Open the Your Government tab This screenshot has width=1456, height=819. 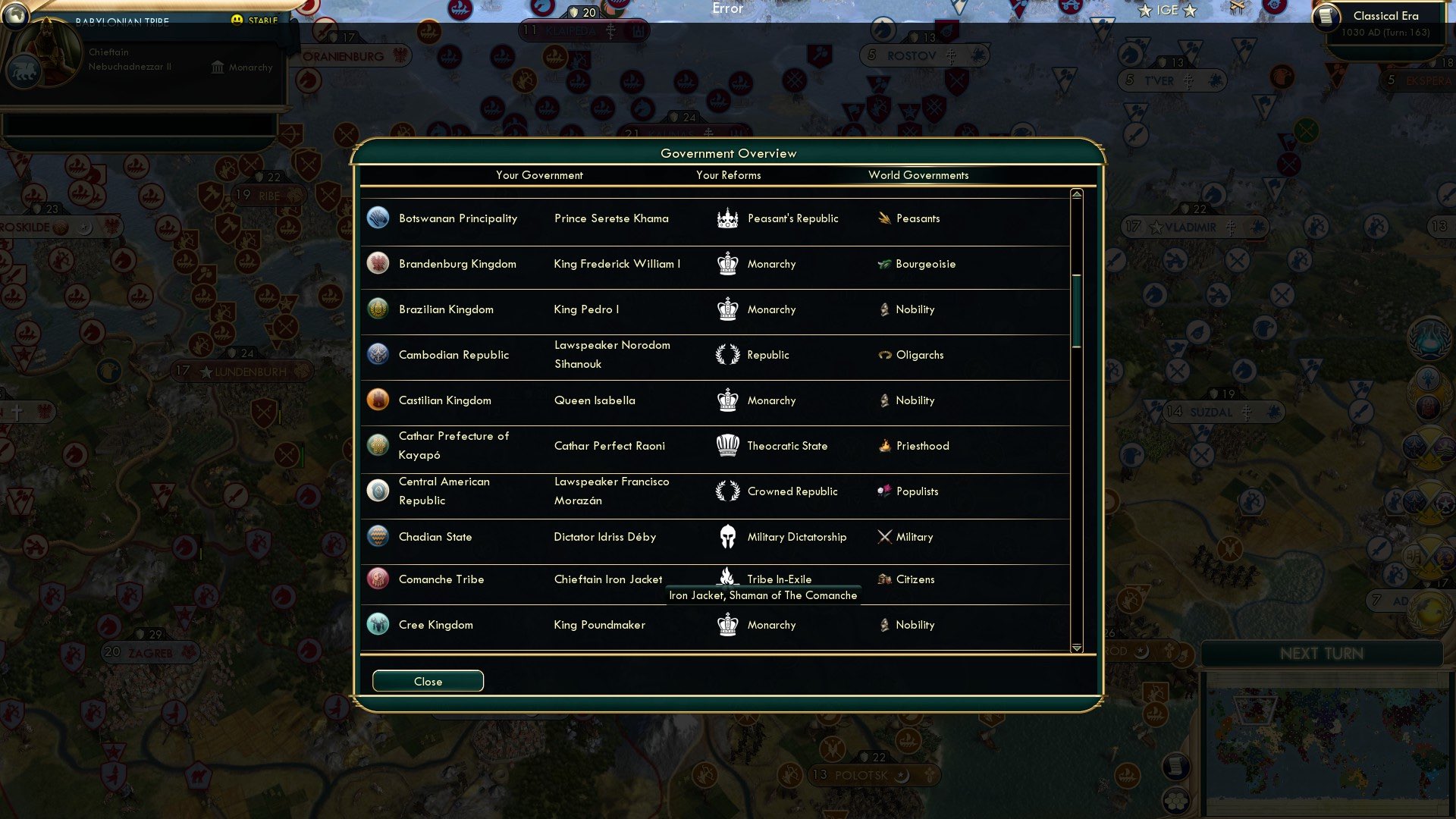coord(539,174)
